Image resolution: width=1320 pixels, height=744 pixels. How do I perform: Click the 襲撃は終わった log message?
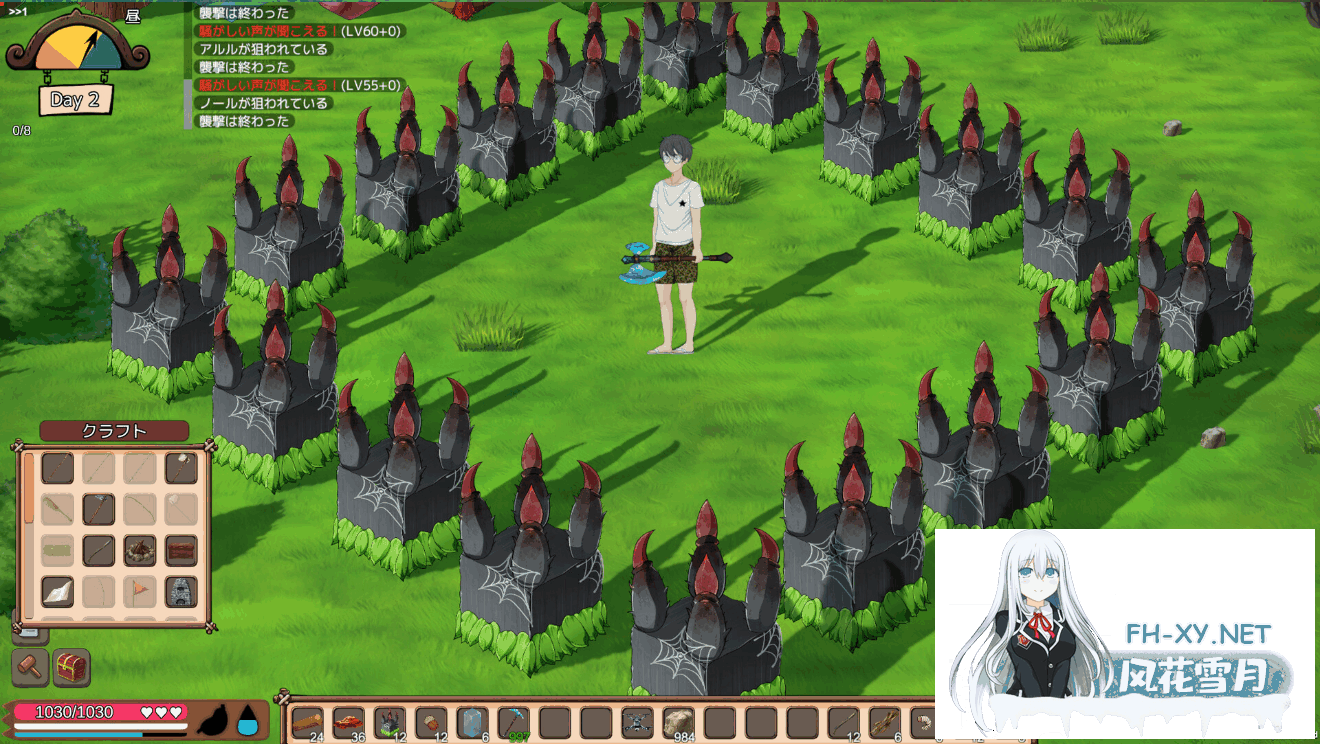point(246,14)
